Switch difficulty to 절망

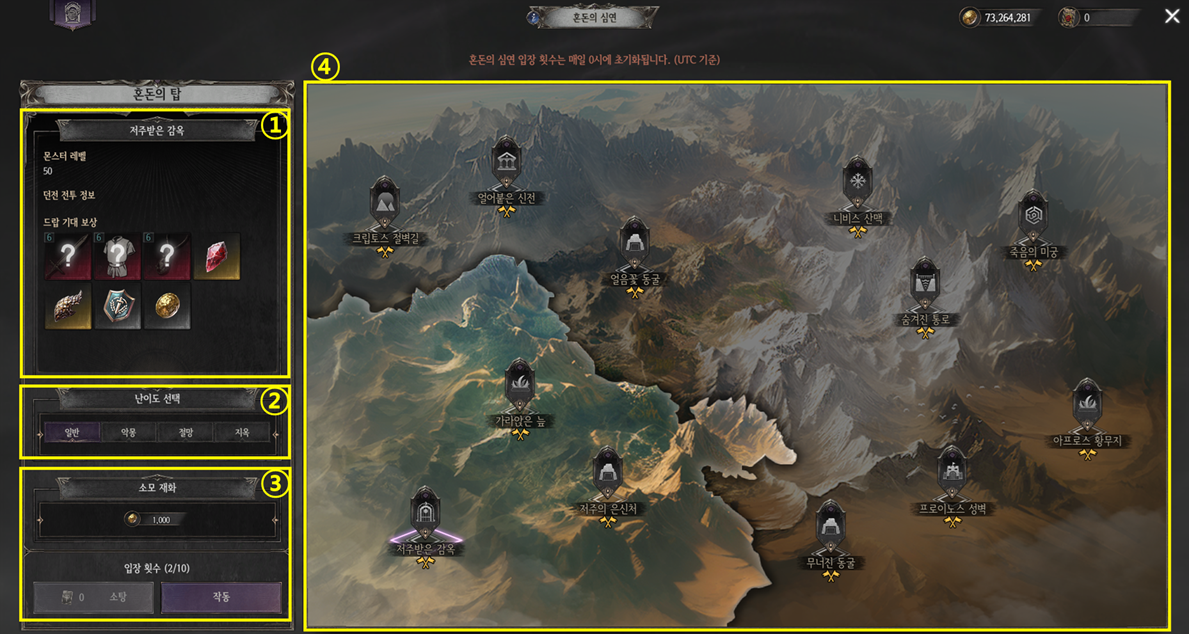[x=186, y=433]
